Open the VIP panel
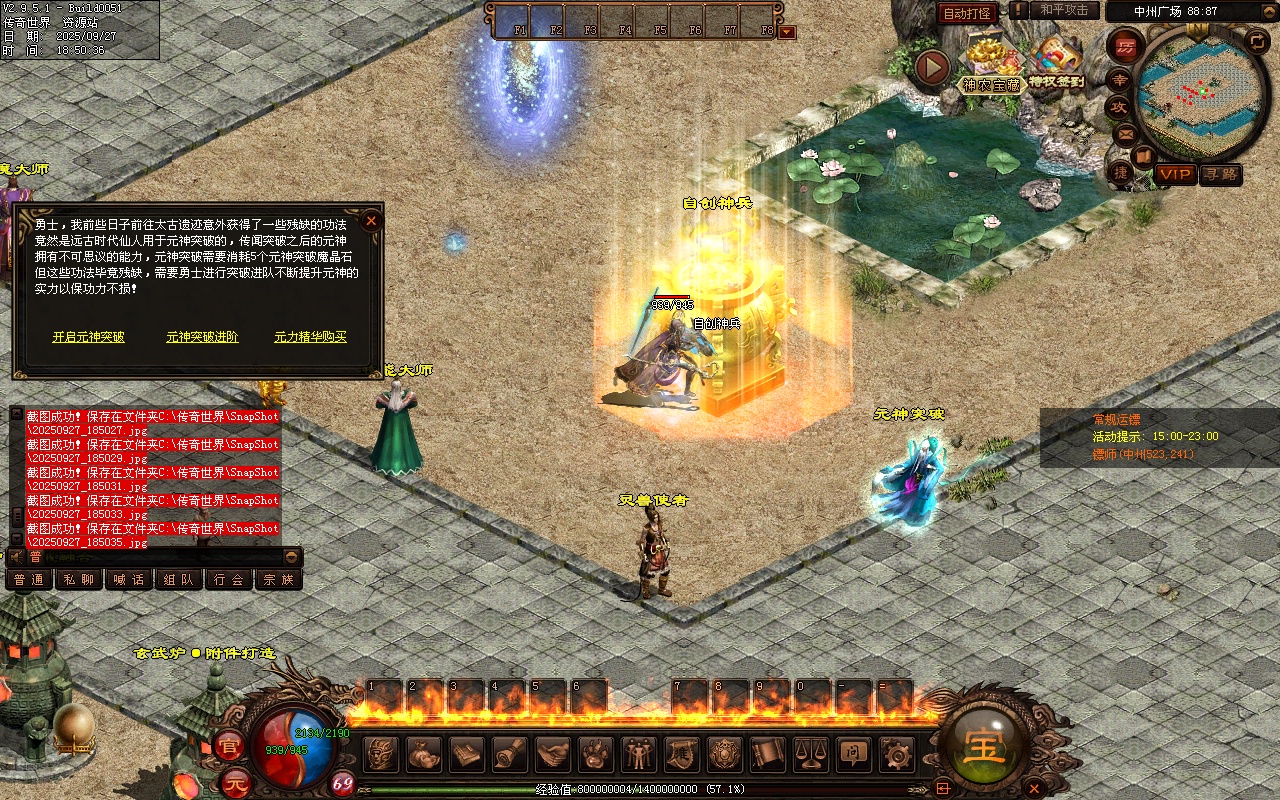The height and width of the screenshot is (800, 1280). coord(1176,174)
